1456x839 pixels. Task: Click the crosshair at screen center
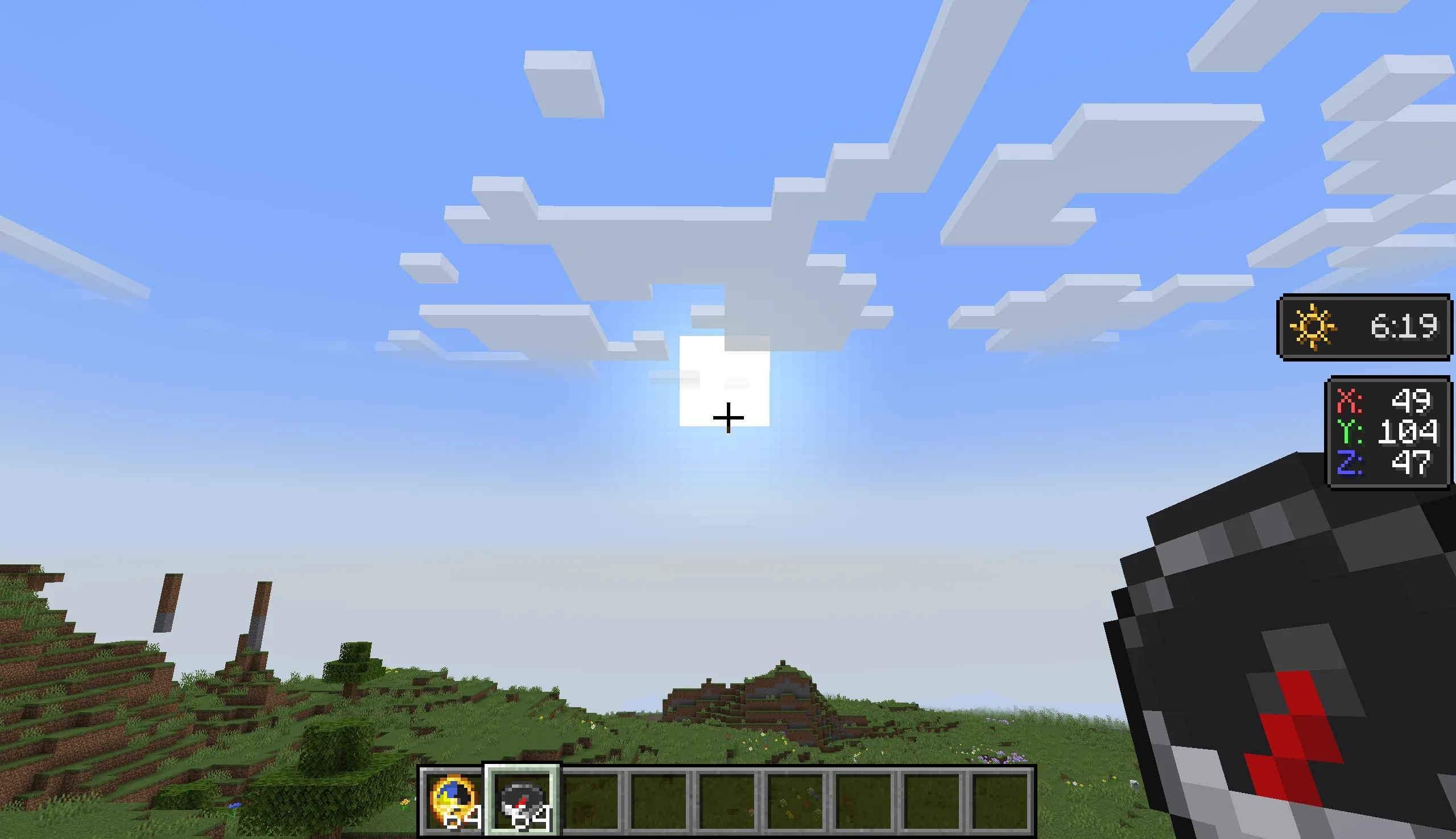[729, 417]
